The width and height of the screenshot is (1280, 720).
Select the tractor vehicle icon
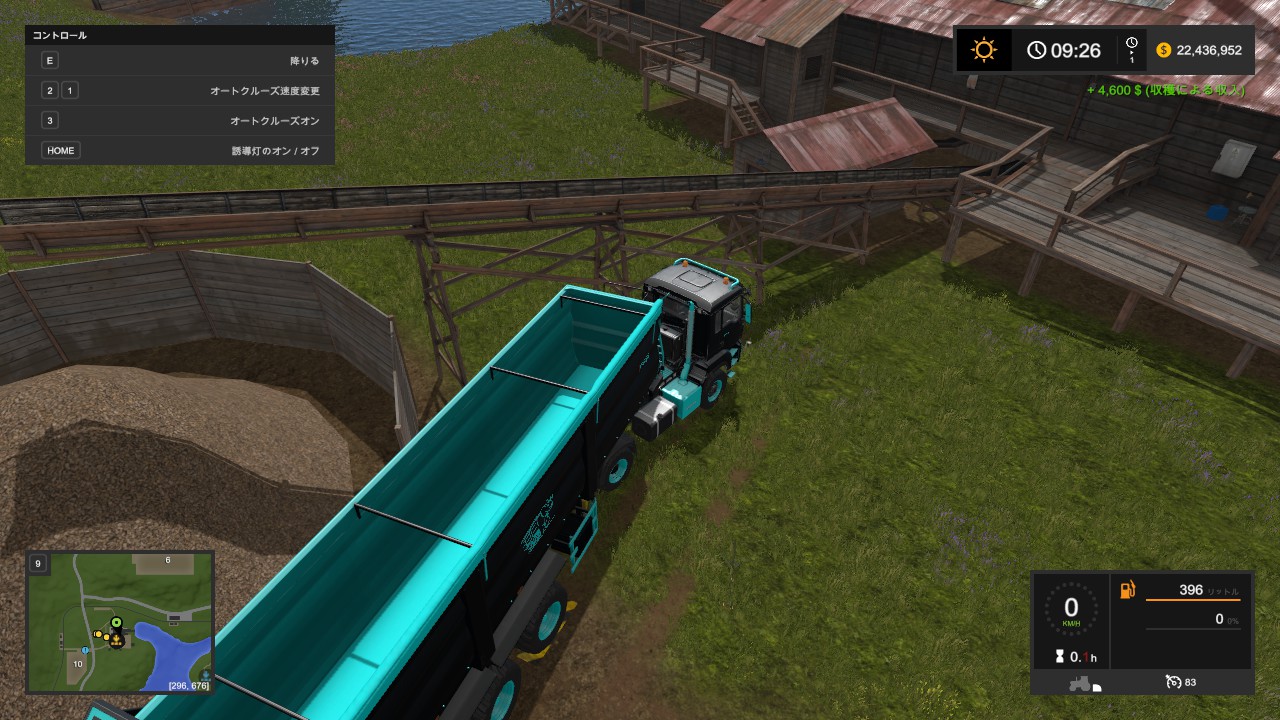pyautogui.click(x=1080, y=683)
